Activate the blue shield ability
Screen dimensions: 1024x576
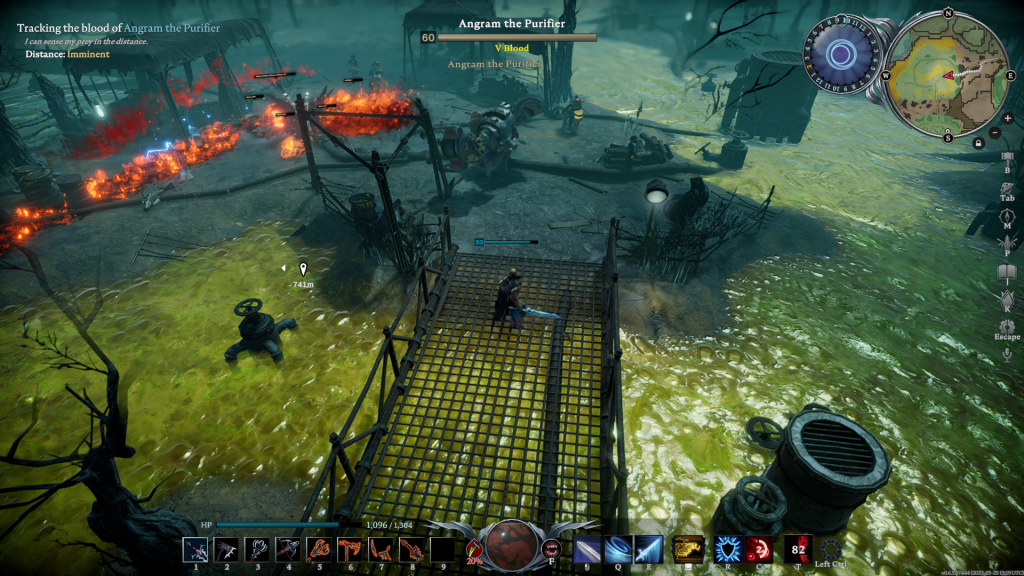coord(725,549)
